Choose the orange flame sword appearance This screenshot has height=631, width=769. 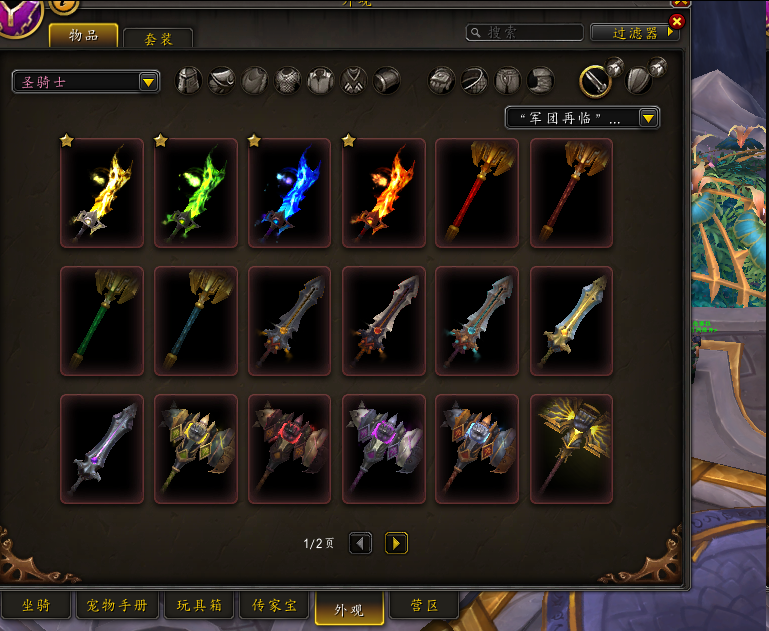(383, 193)
